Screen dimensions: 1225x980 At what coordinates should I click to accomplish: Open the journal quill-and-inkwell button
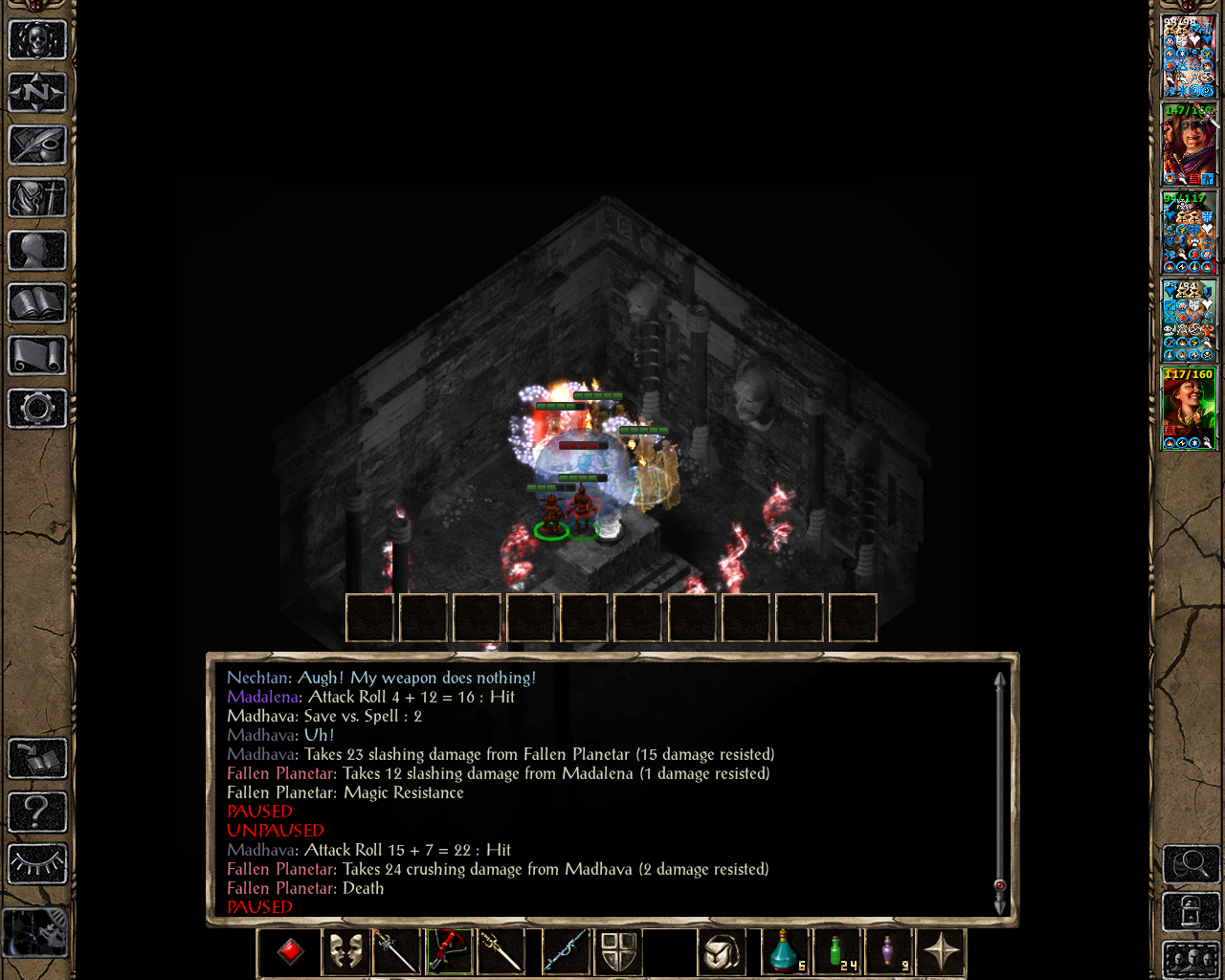[37, 145]
